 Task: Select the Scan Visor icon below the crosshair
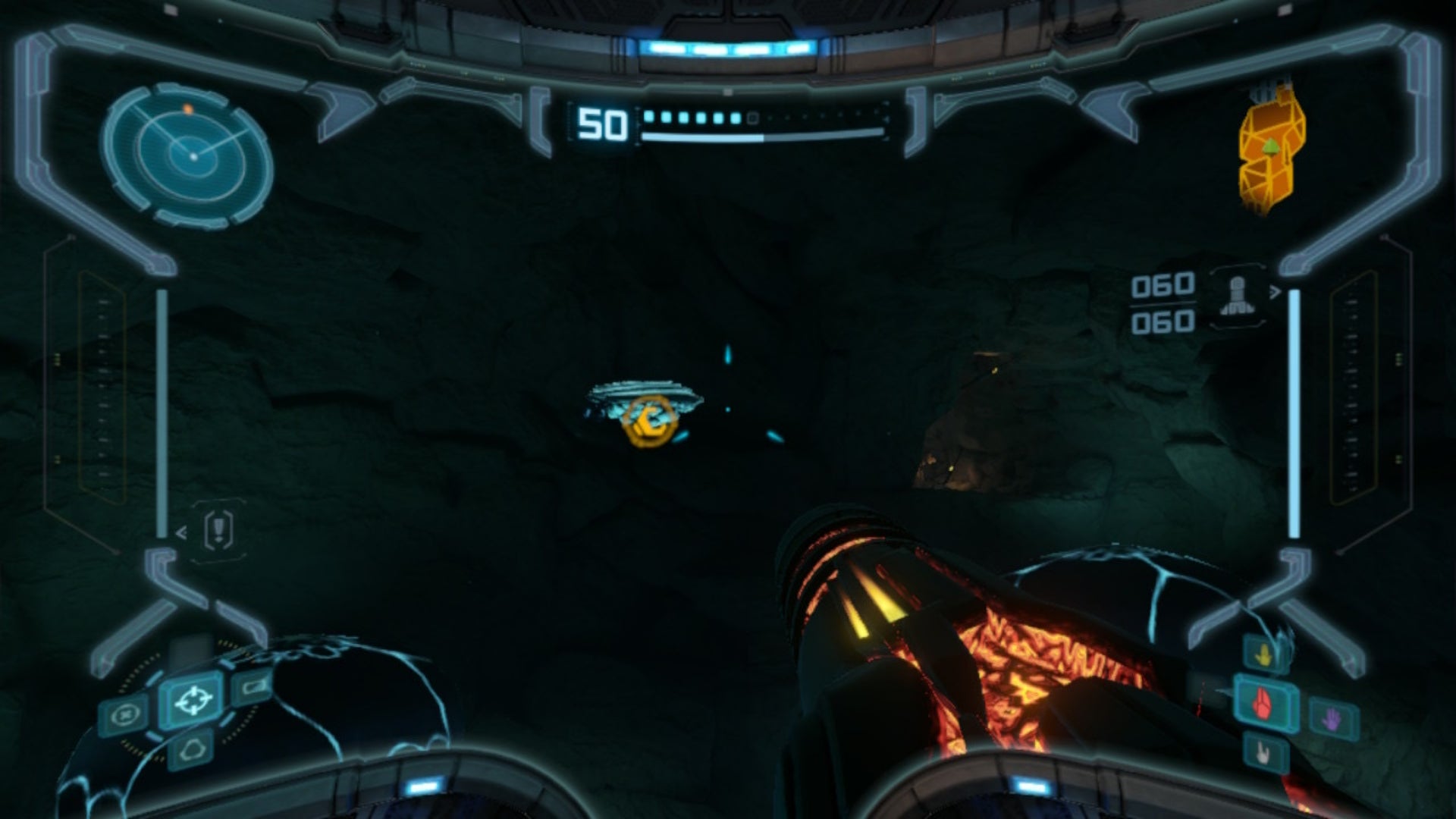[x=193, y=748]
